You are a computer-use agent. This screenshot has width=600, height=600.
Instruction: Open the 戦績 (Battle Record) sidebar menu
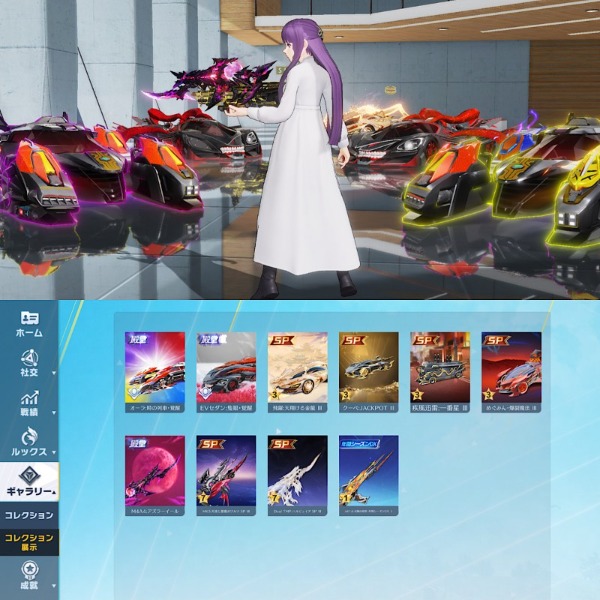(29, 403)
